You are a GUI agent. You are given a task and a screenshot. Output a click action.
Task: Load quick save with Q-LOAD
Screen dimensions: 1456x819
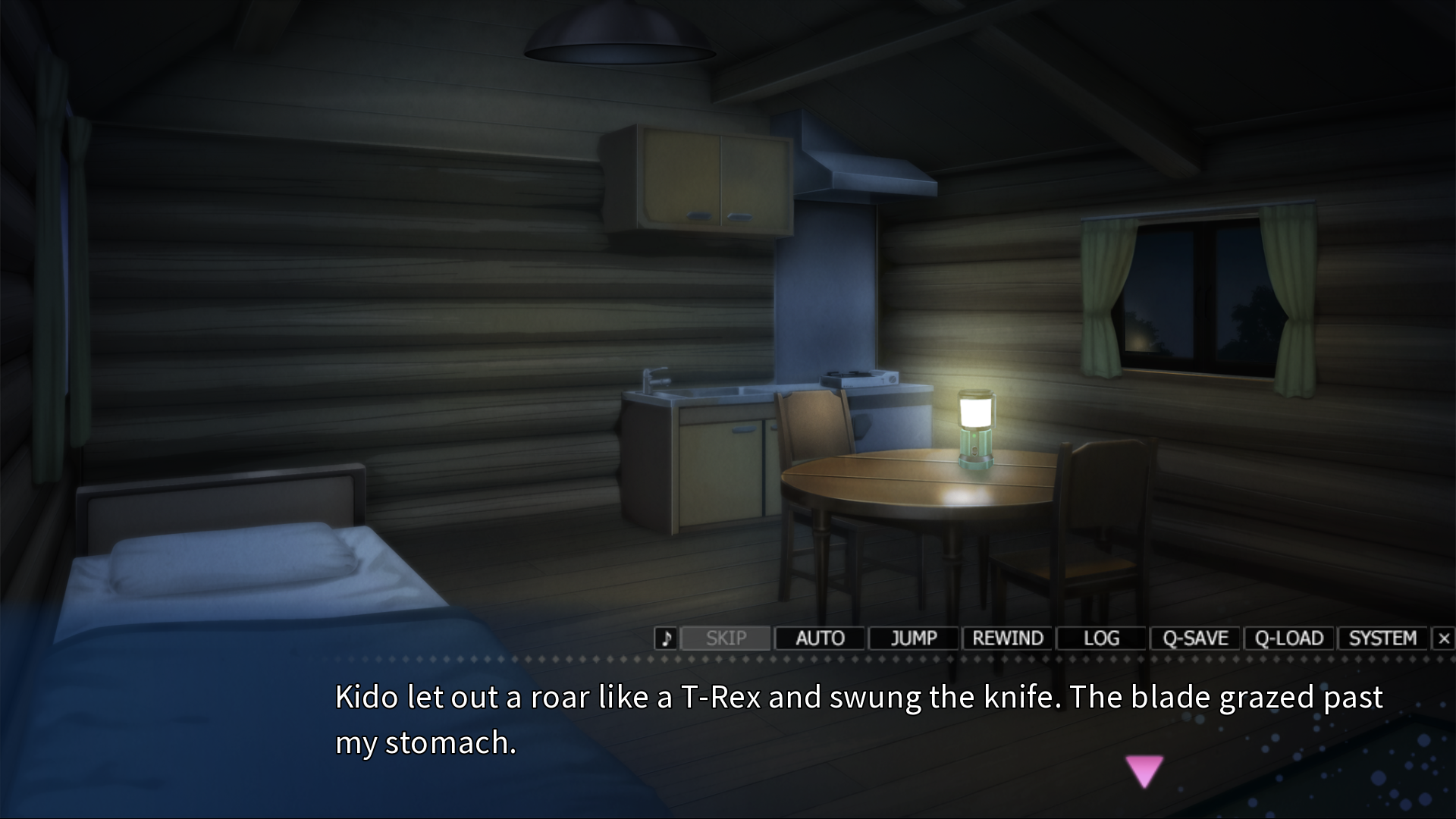coord(1289,639)
